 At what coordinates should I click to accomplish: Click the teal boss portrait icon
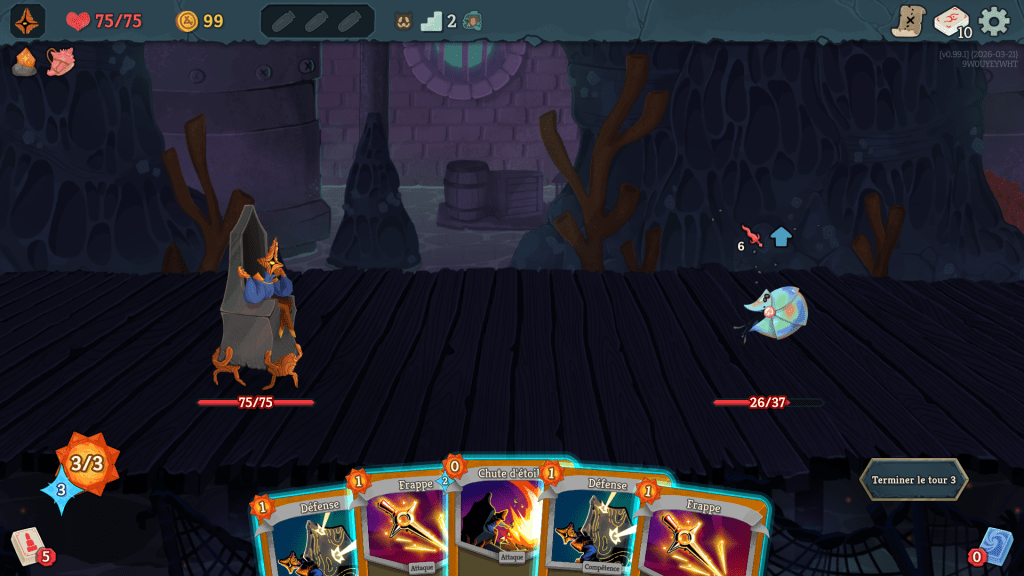click(x=472, y=21)
